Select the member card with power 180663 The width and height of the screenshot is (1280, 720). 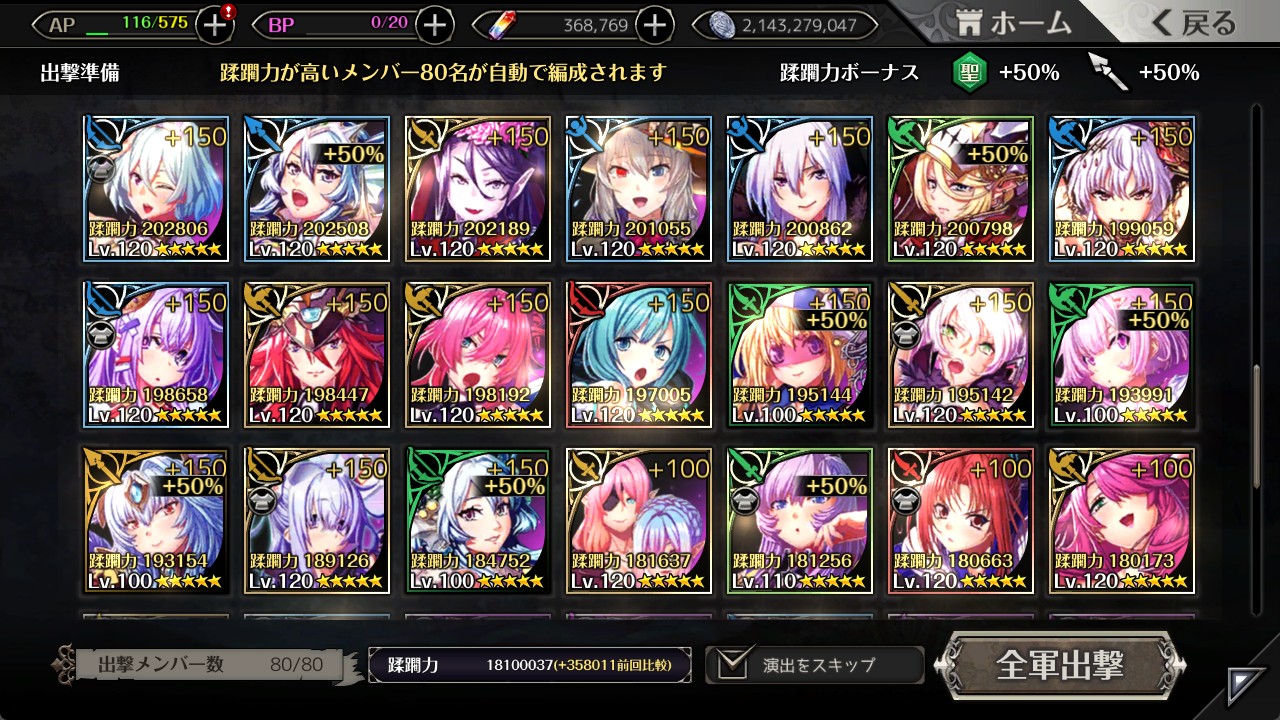(x=961, y=521)
